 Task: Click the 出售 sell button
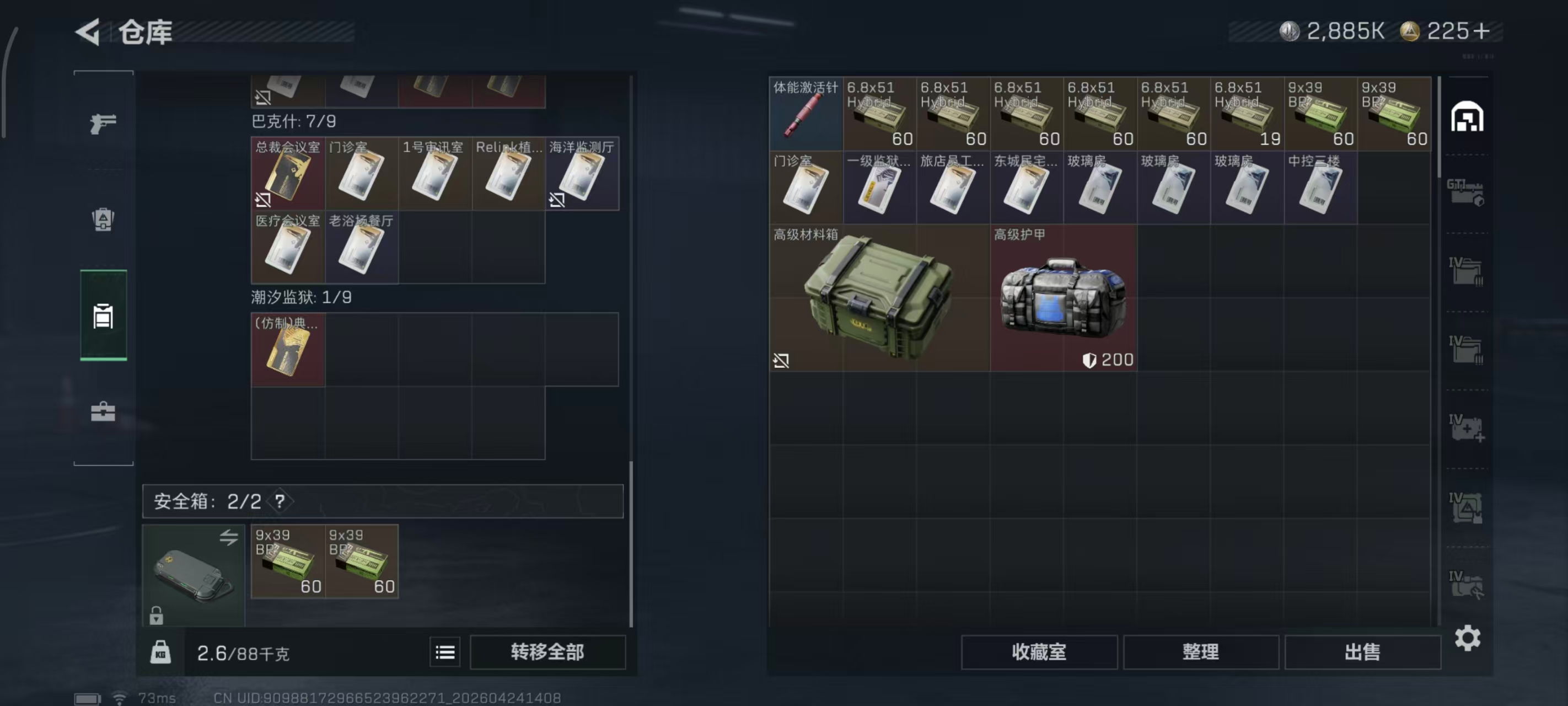[1363, 652]
